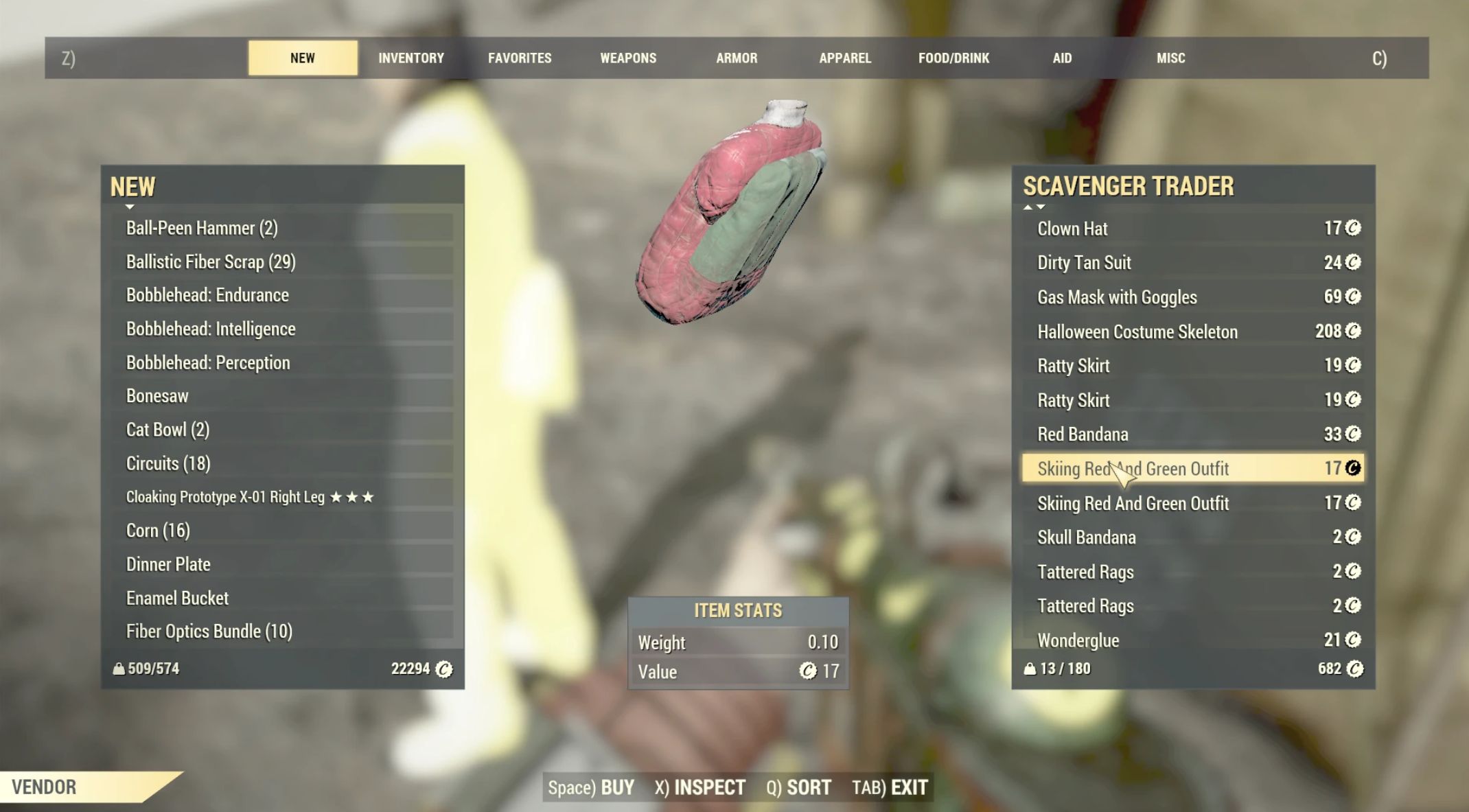Choose the Skull Bandana listing
This screenshot has width=1469, height=812.
(x=1193, y=537)
